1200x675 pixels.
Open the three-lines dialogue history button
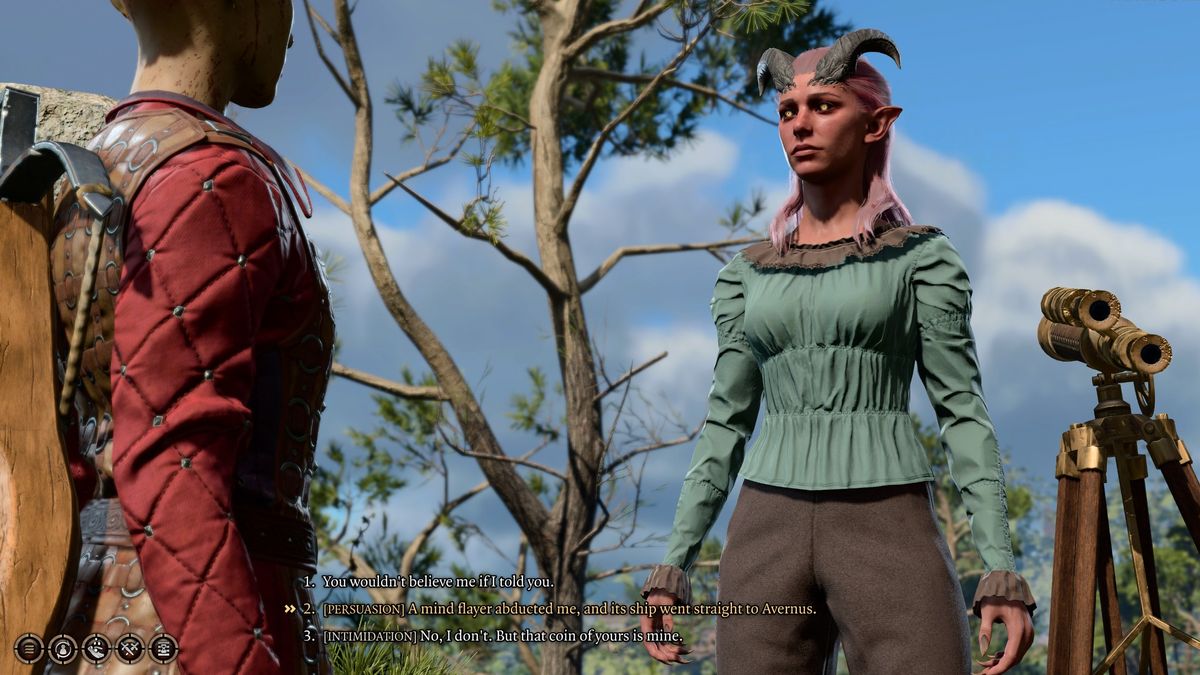point(29,648)
